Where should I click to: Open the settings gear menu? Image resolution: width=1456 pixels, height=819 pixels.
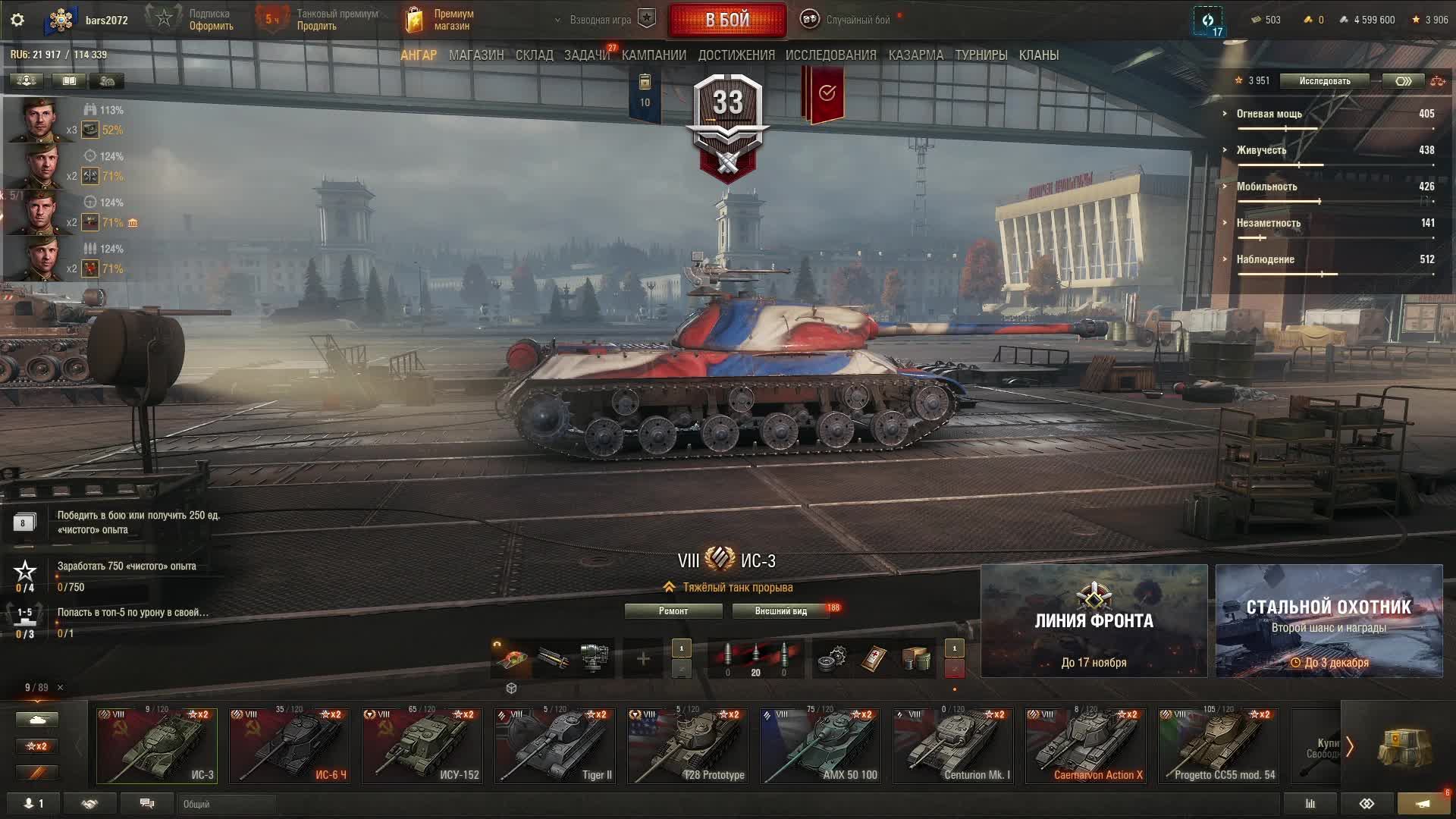click(x=17, y=20)
